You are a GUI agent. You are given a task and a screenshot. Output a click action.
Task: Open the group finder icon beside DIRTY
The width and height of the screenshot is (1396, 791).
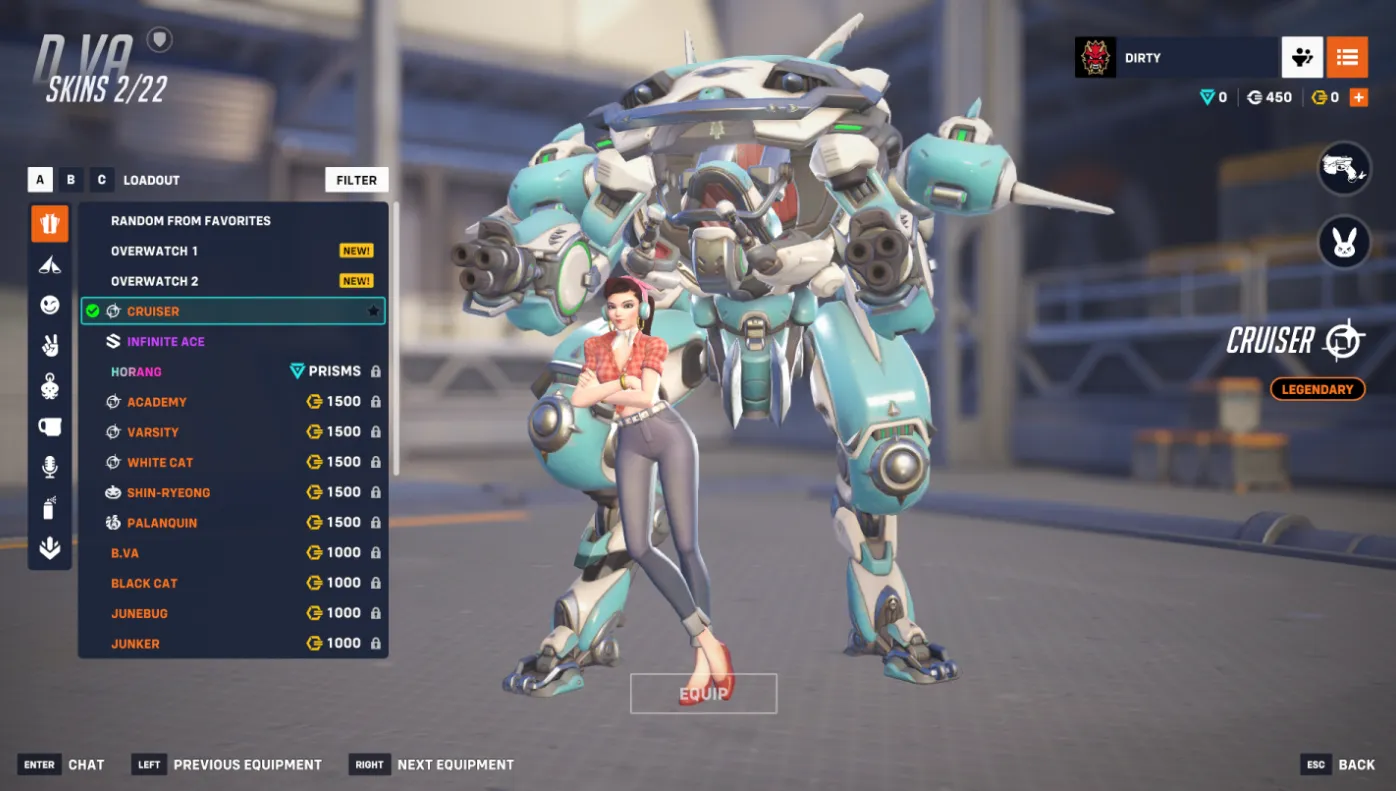(1302, 57)
